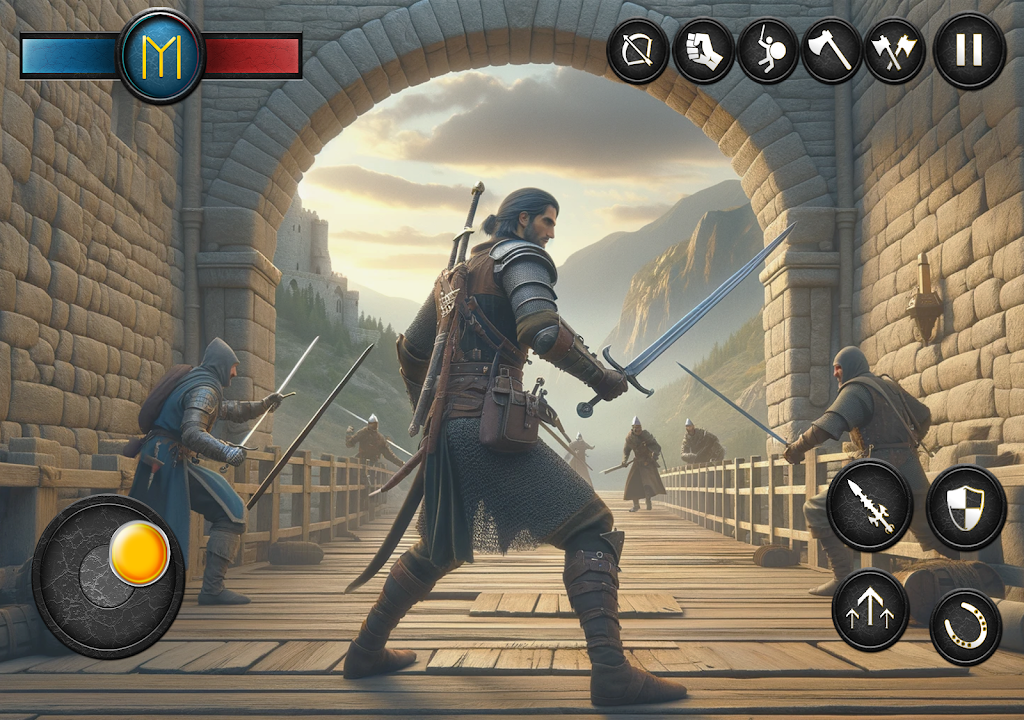The height and width of the screenshot is (720, 1024).
Task: Pause the game
Action: point(969,51)
